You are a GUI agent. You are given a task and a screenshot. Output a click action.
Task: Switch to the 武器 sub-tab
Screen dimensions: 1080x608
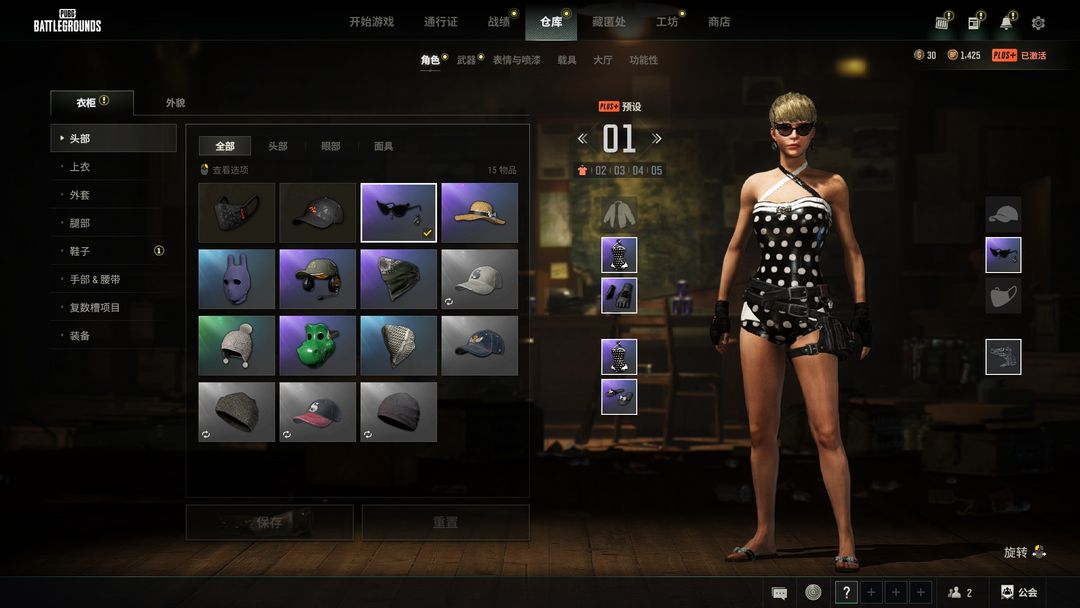coord(466,60)
